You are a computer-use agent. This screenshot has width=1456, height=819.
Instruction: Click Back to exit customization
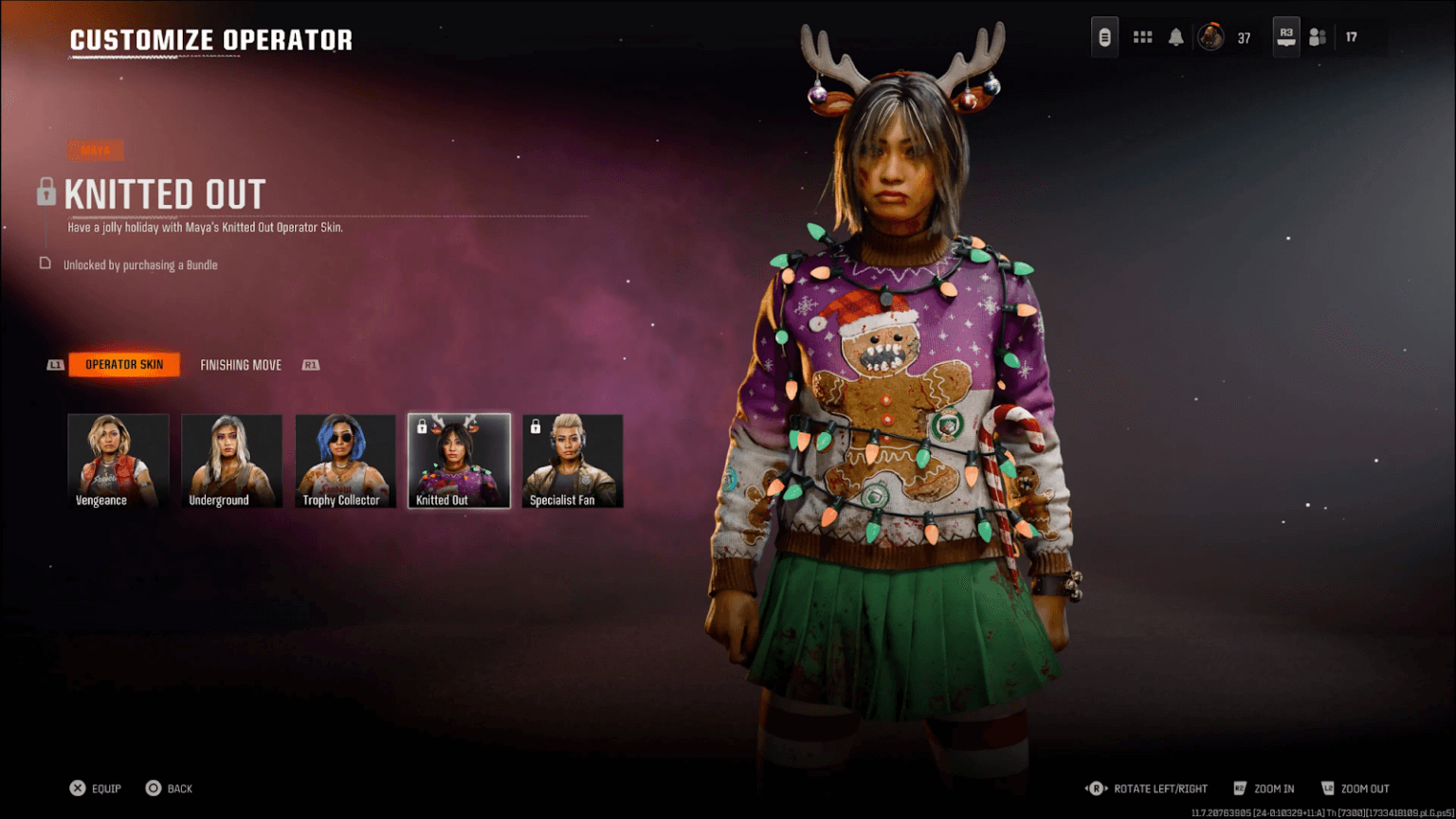coord(169,788)
